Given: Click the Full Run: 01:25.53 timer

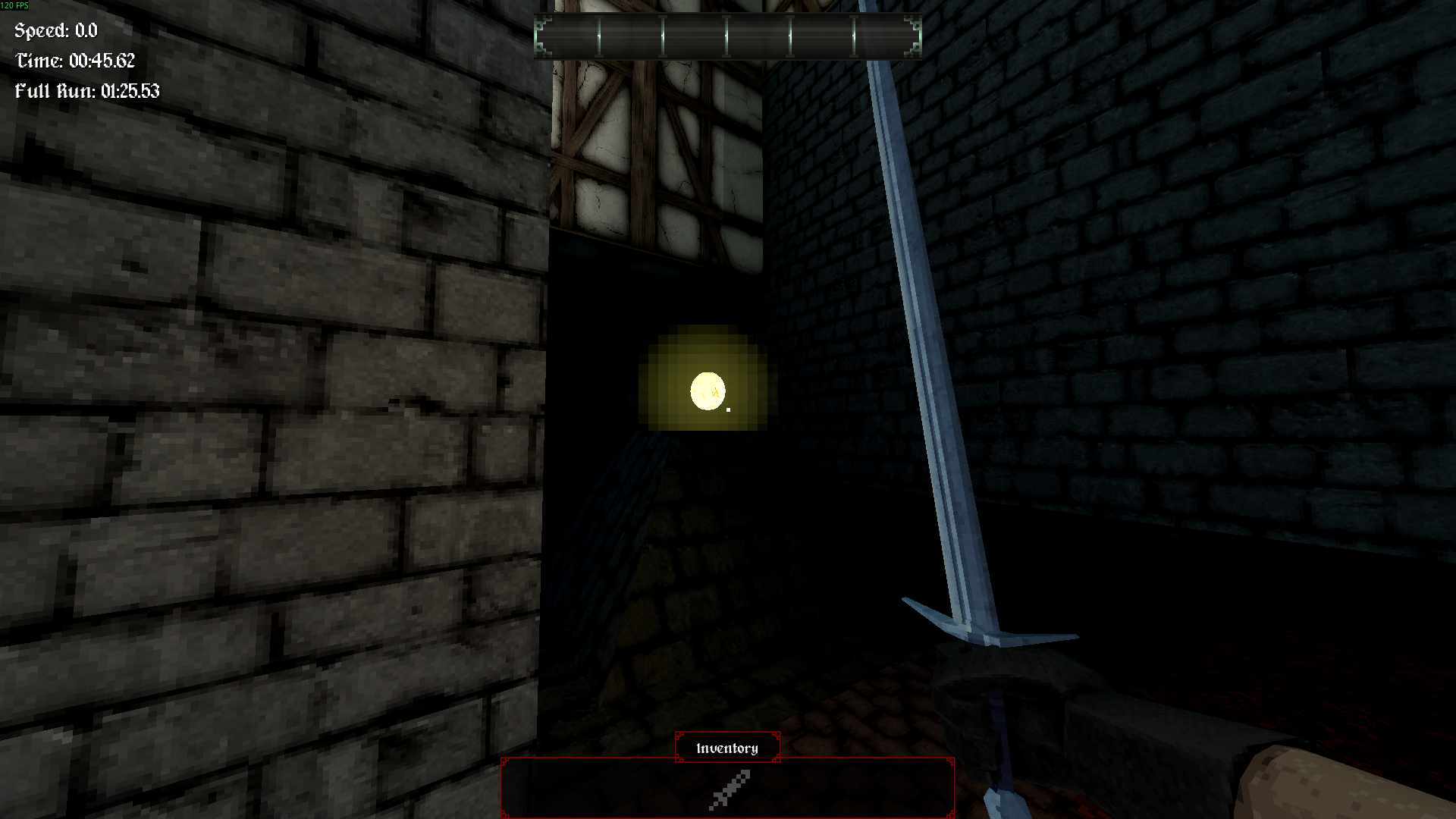Looking at the screenshot, I should 87,90.
